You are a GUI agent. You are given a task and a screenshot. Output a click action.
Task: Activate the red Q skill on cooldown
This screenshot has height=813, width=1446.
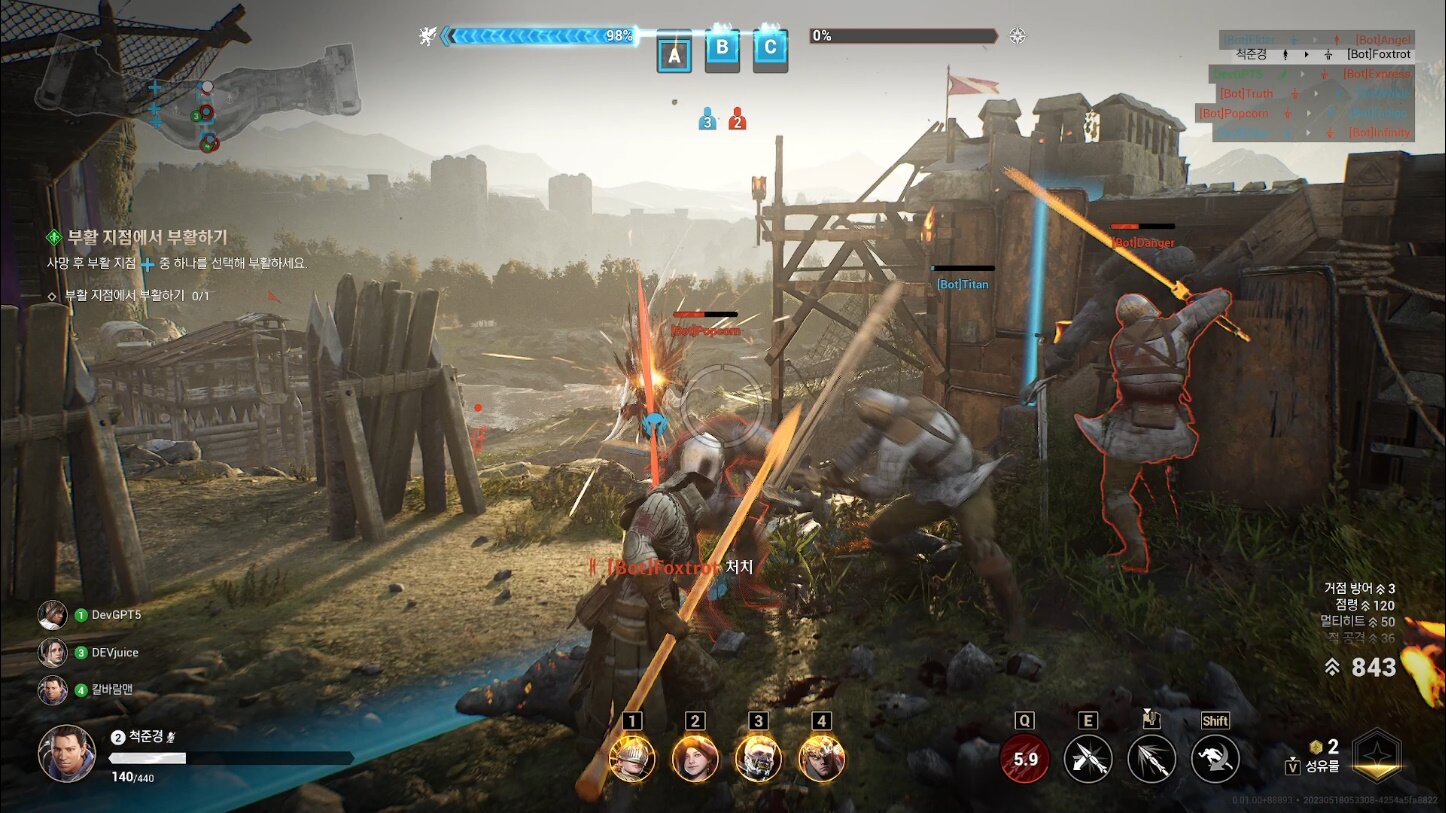[x=1025, y=759]
